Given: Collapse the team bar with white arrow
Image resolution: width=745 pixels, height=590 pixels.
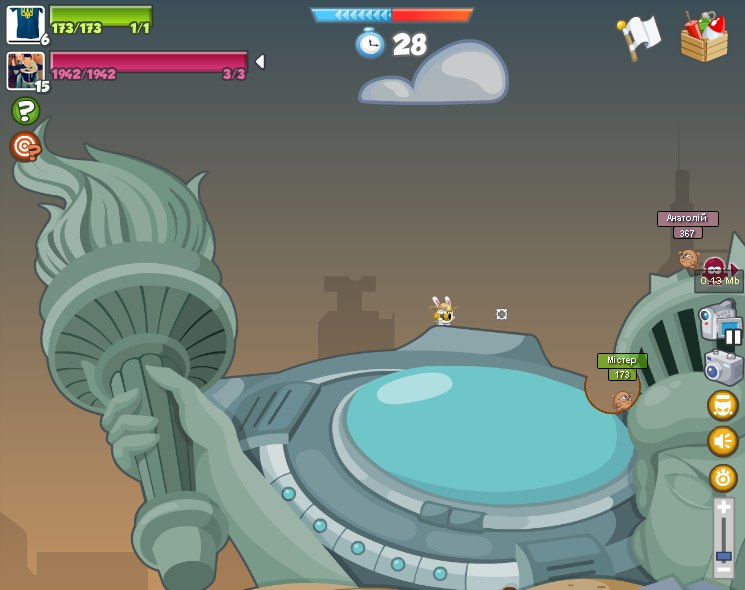Looking at the screenshot, I should 260,62.
